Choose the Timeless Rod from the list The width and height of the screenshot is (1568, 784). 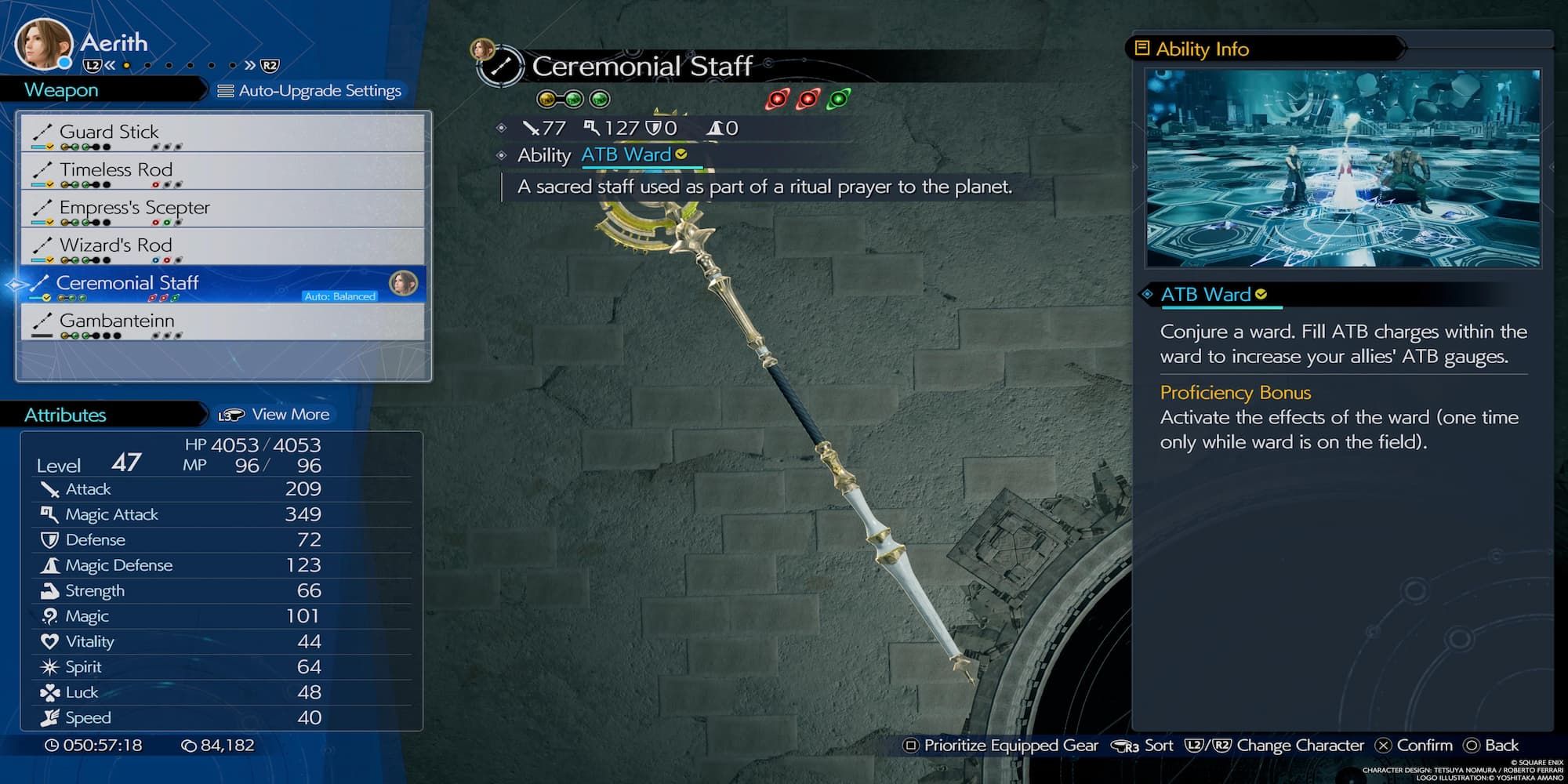[x=223, y=171]
